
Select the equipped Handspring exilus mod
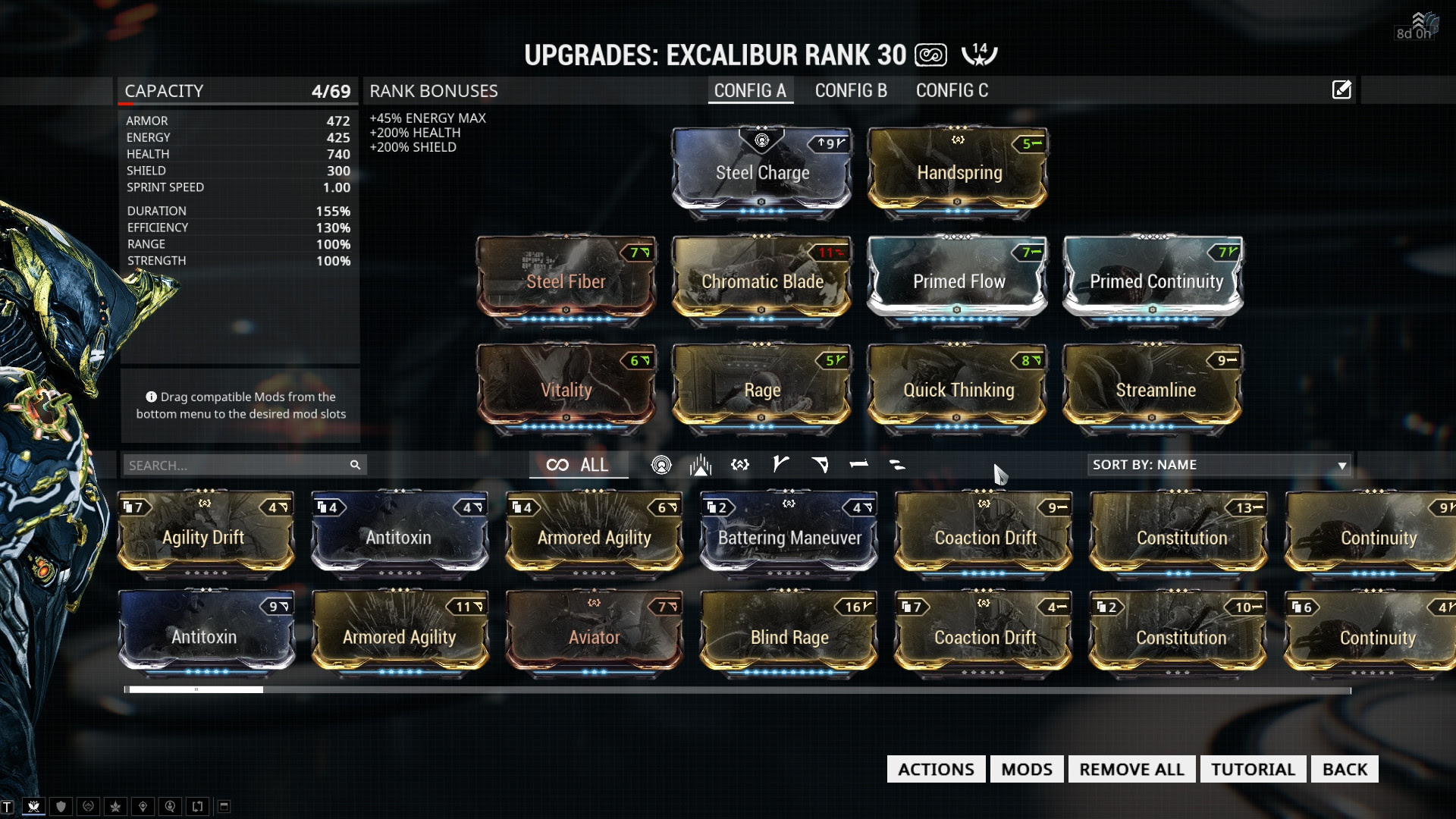(x=959, y=172)
